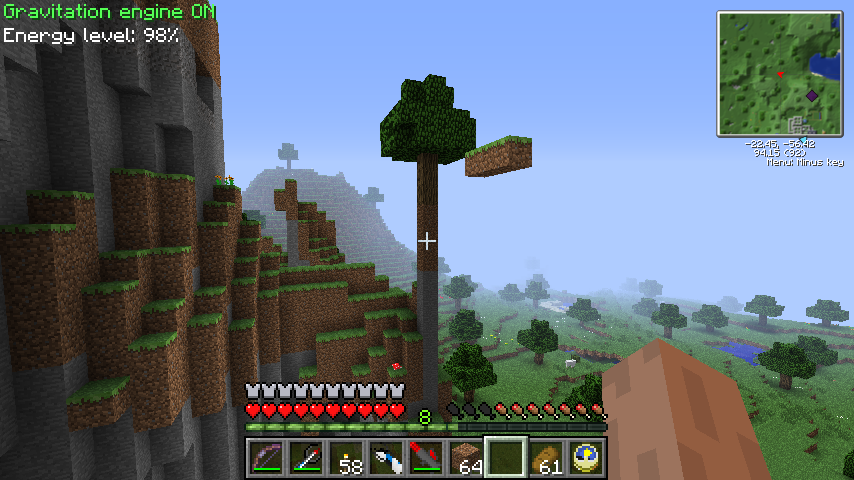This screenshot has height=480, width=854.
Task: Select the bow hotbar slot
Action: (265, 458)
